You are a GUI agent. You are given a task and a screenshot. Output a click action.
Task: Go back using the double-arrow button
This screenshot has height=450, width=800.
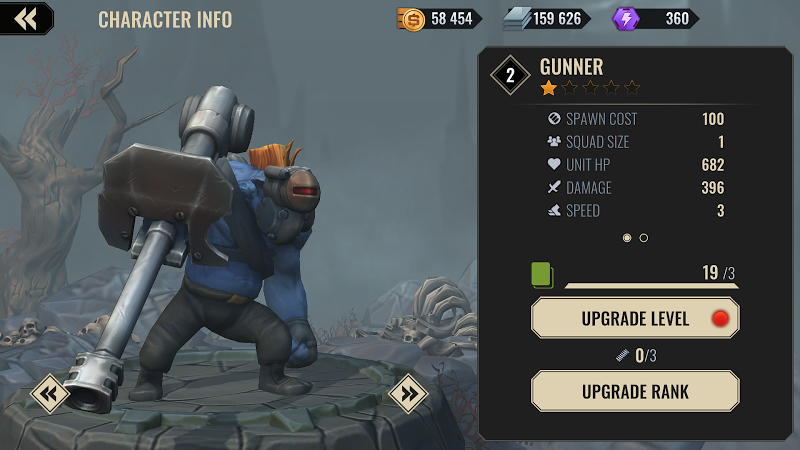click(x=26, y=18)
